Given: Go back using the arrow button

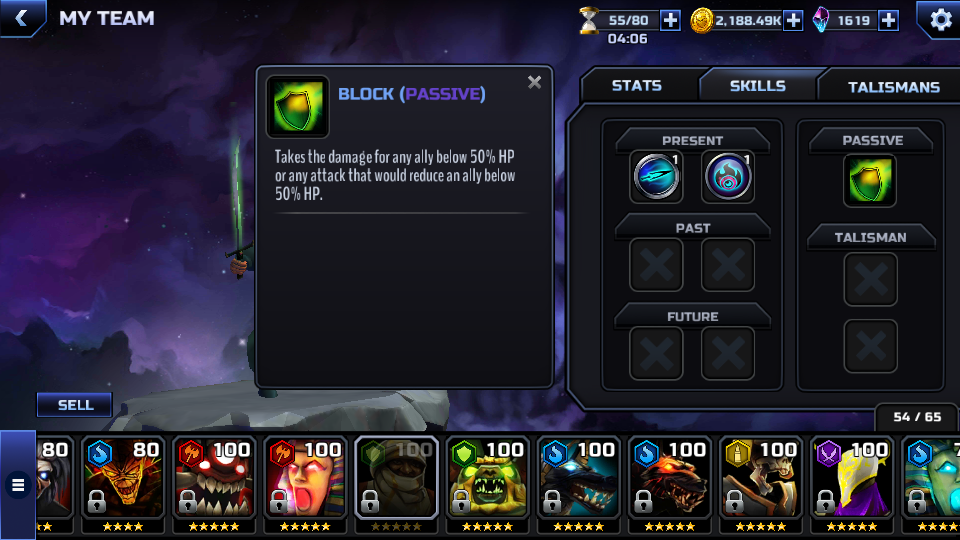Looking at the screenshot, I should tap(21, 18).
